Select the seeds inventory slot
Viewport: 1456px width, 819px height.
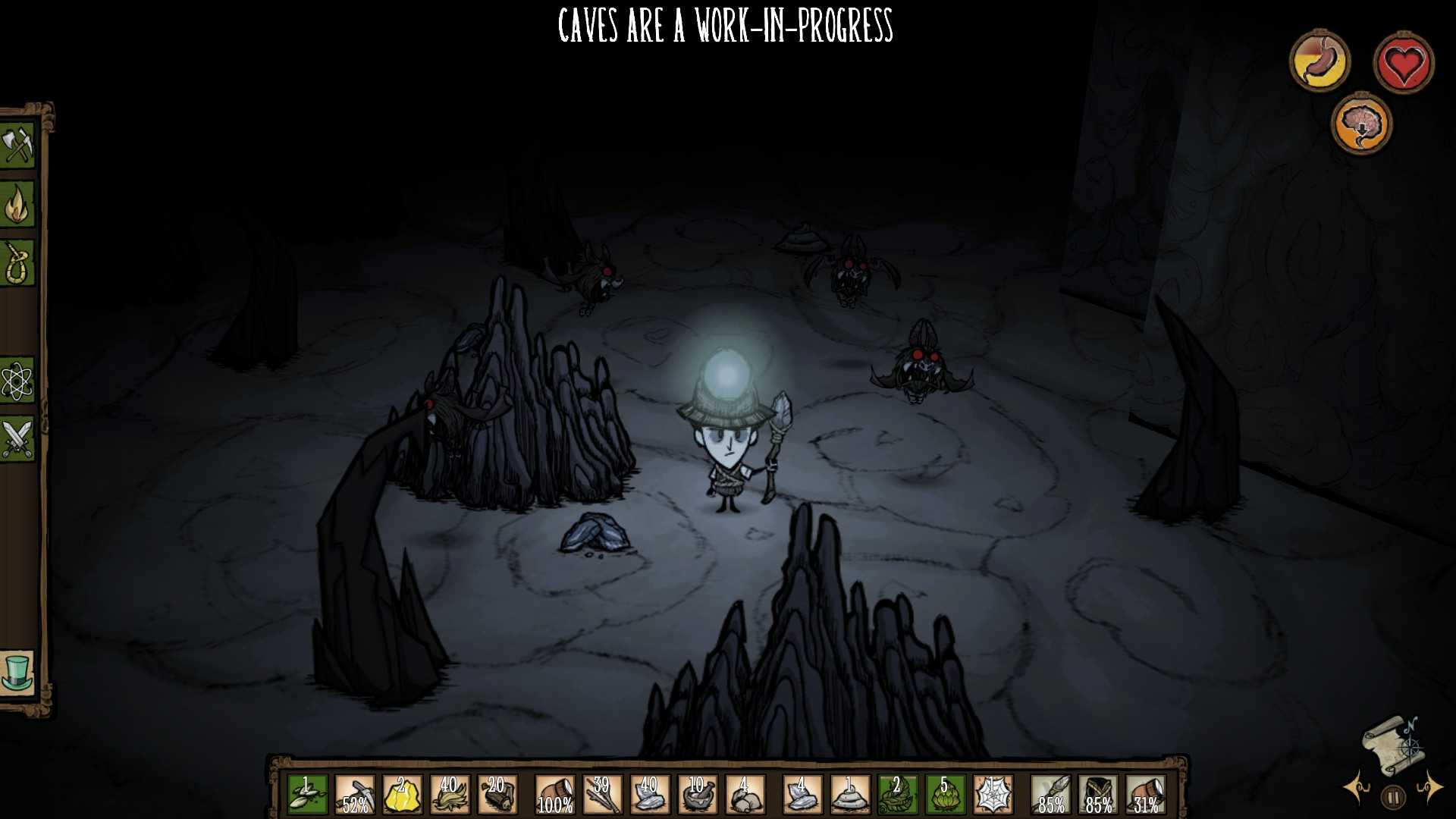tap(307, 794)
